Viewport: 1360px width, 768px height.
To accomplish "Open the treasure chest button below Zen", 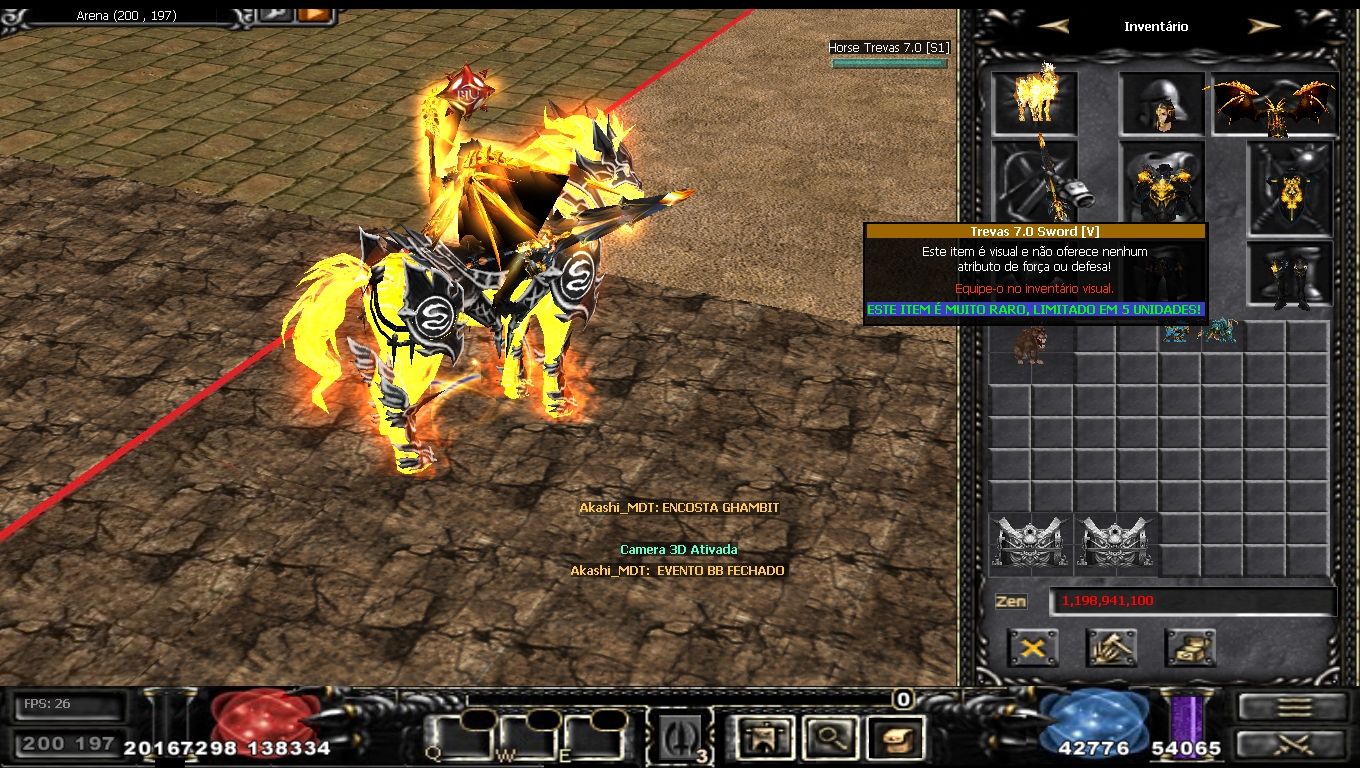I will 1190,648.
